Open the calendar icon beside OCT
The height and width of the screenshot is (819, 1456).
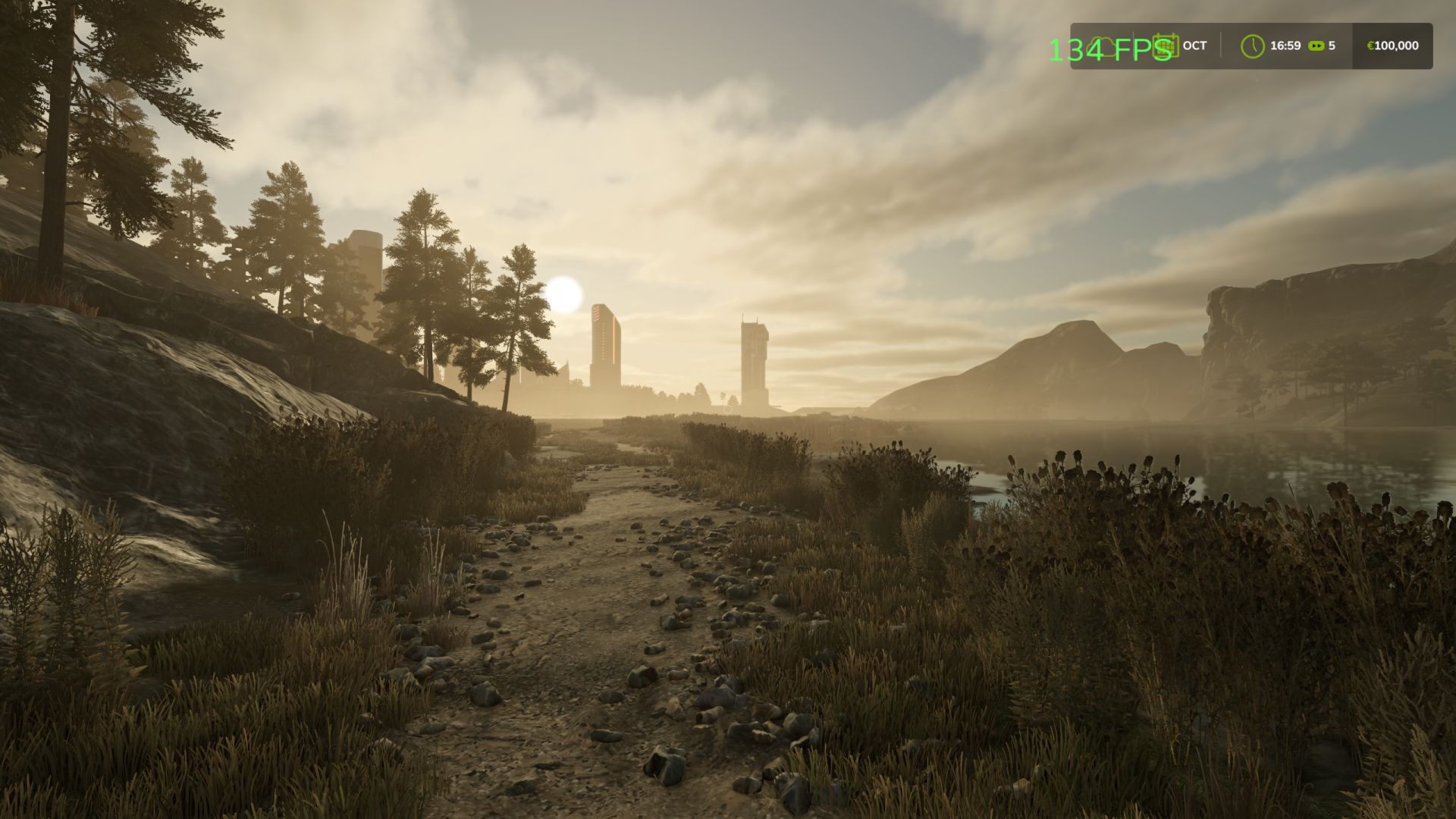click(1166, 45)
